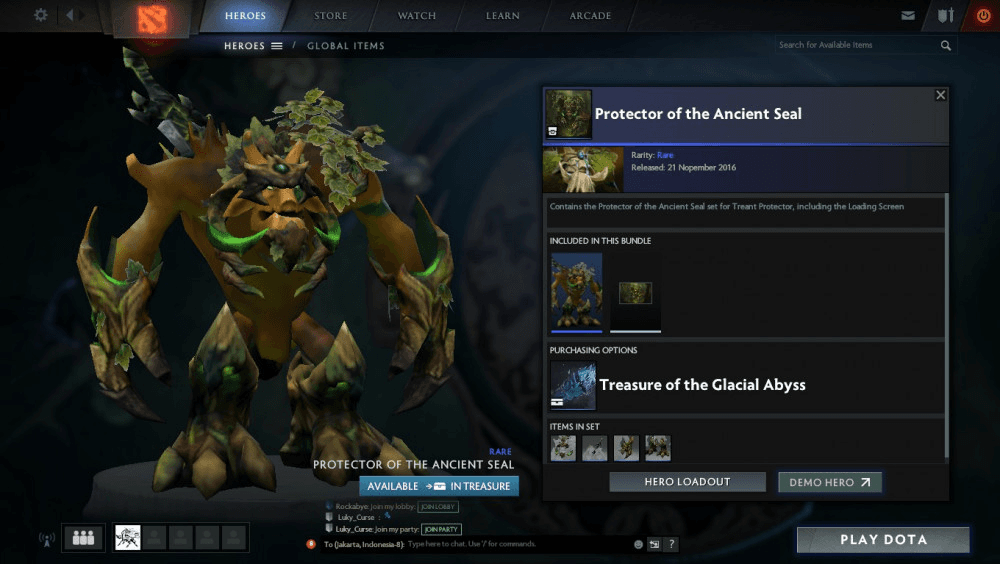Close the Protector of the Ancient Seal panel
The height and width of the screenshot is (564, 1000).
point(940,95)
